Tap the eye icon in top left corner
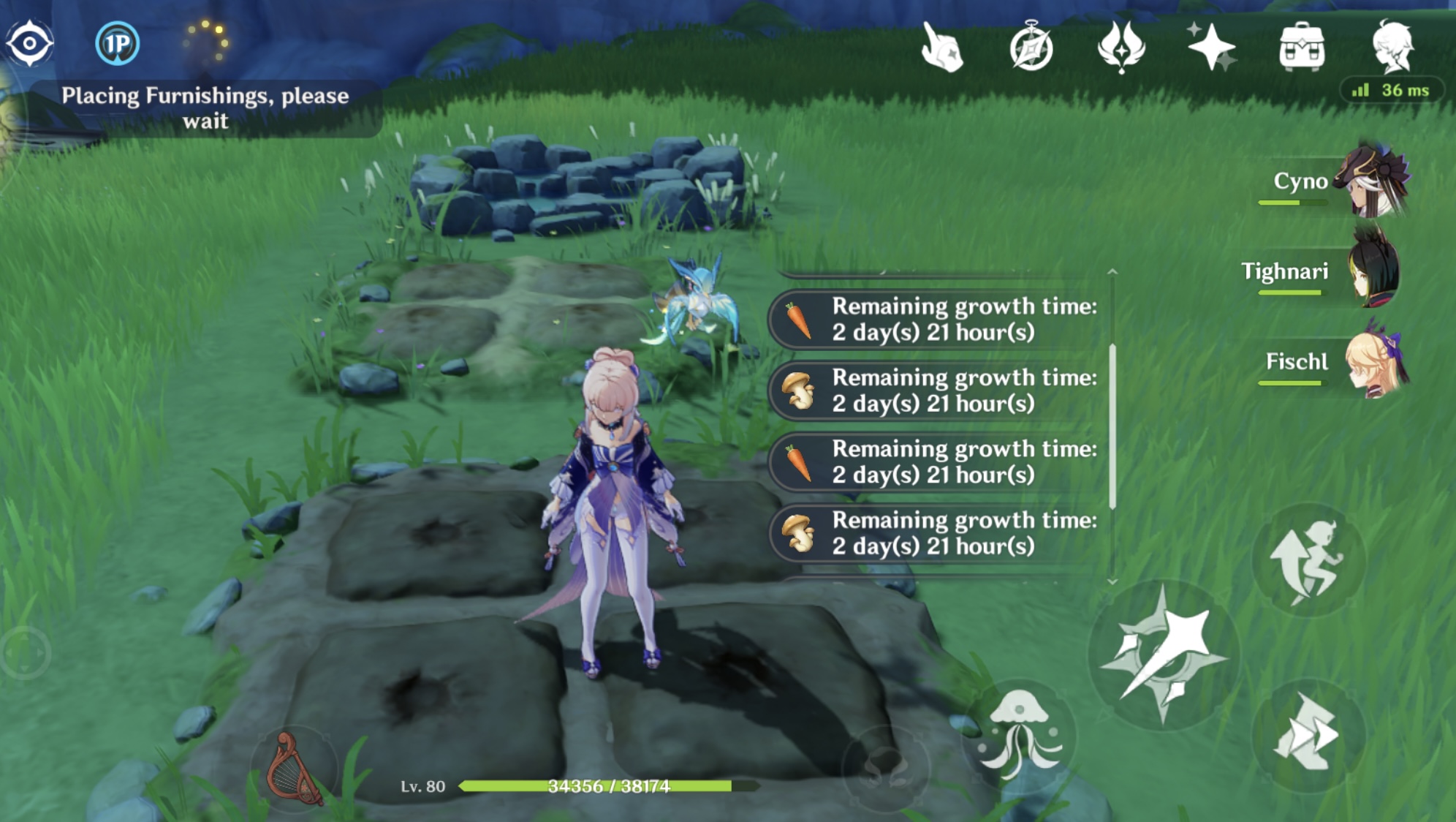 pyautogui.click(x=31, y=42)
